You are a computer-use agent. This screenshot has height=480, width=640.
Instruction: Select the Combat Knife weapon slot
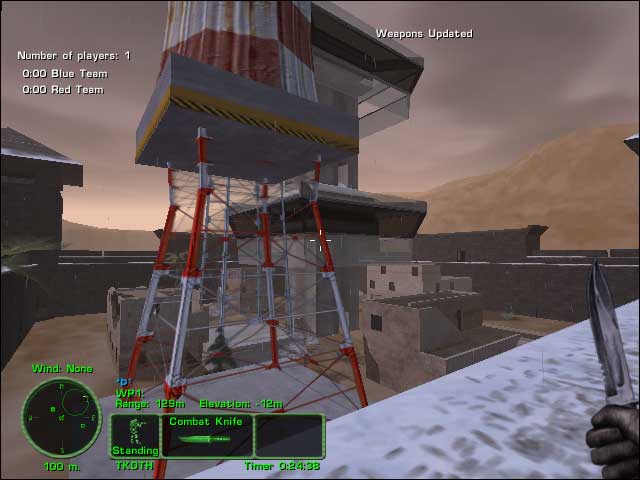point(207,435)
